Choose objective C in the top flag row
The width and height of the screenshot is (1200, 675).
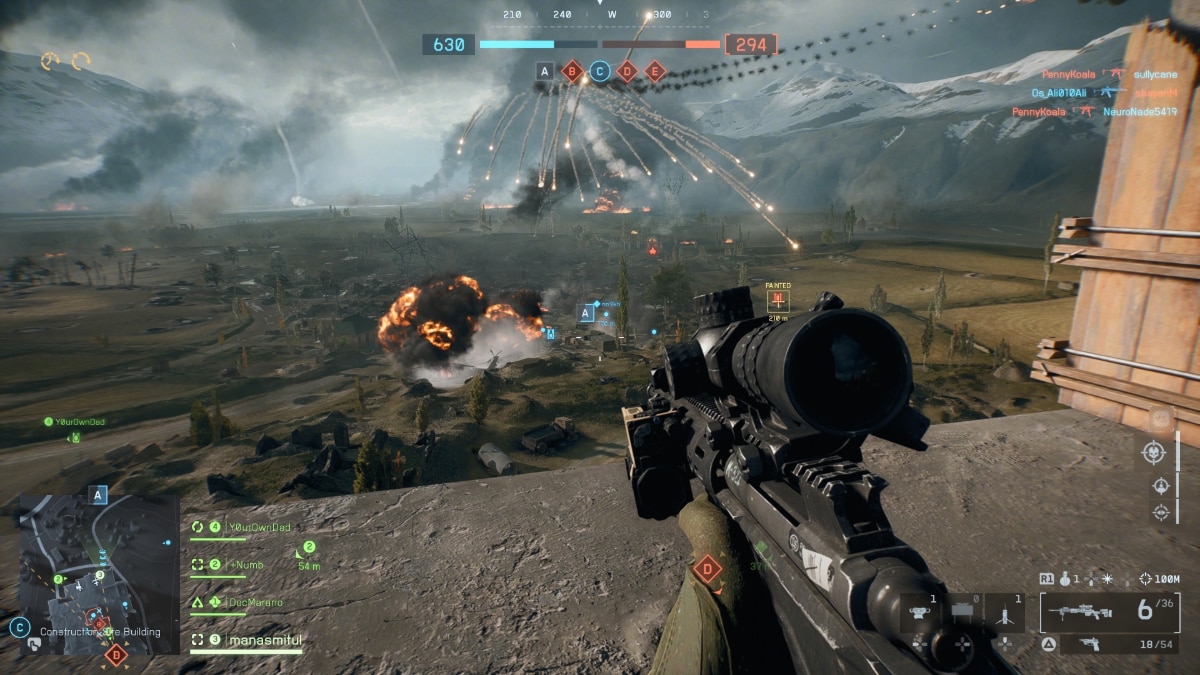[599, 71]
